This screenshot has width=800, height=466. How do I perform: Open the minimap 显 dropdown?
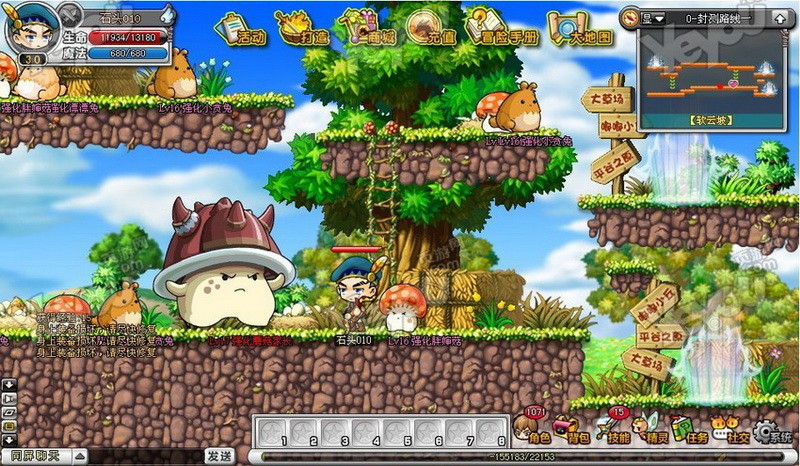click(654, 18)
